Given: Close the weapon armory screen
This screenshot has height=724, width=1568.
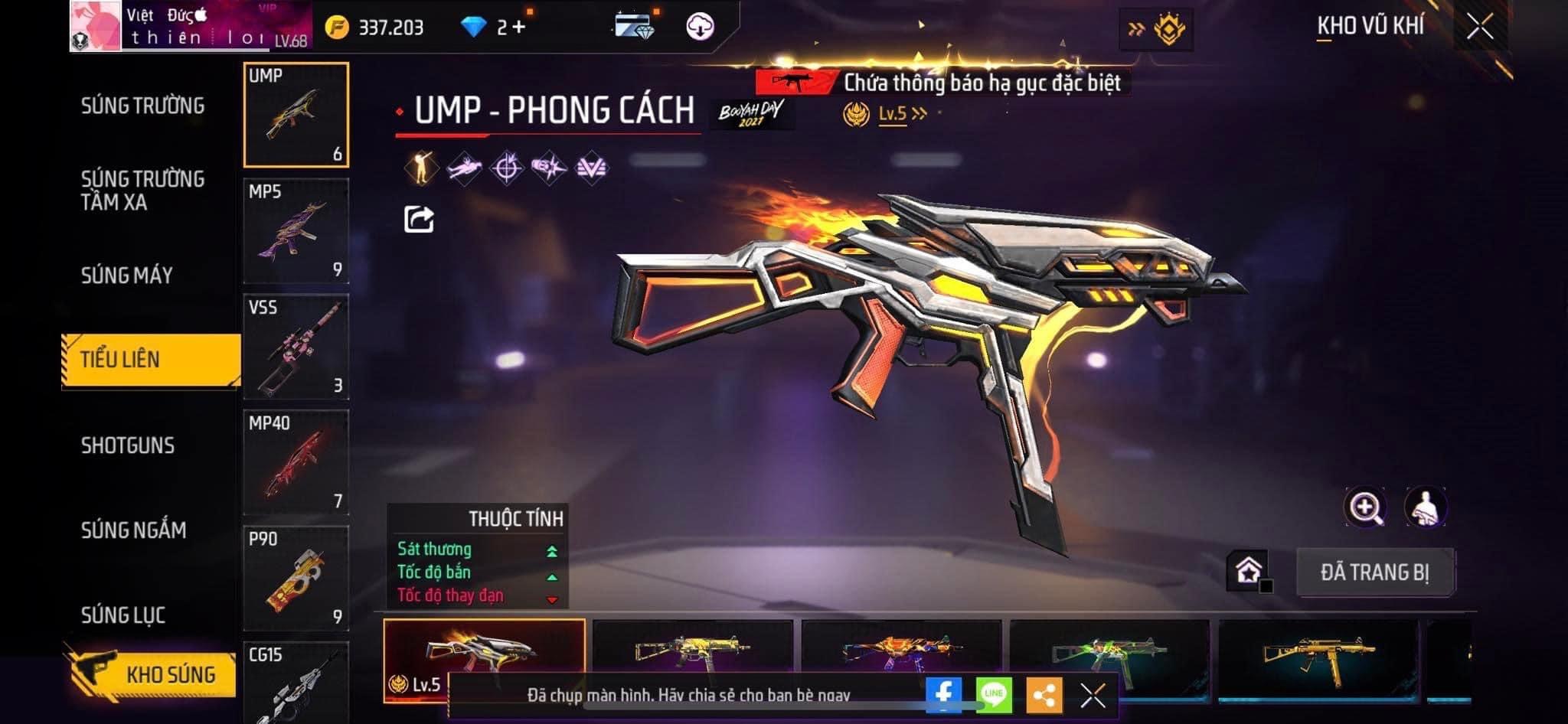Looking at the screenshot, I should click(x=1480, y=28).
